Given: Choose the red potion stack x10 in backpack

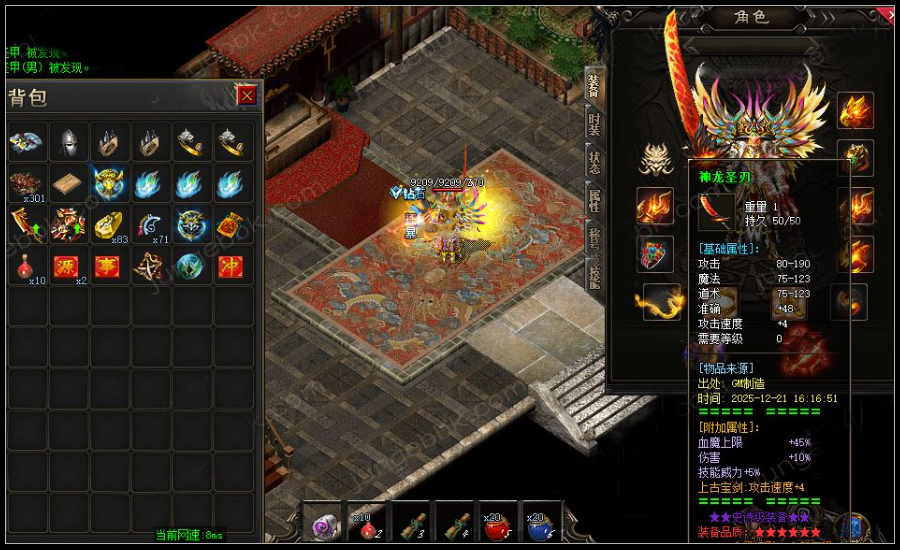Looking at the screenshot, I should pyautogui.click(x=27, y=267).
